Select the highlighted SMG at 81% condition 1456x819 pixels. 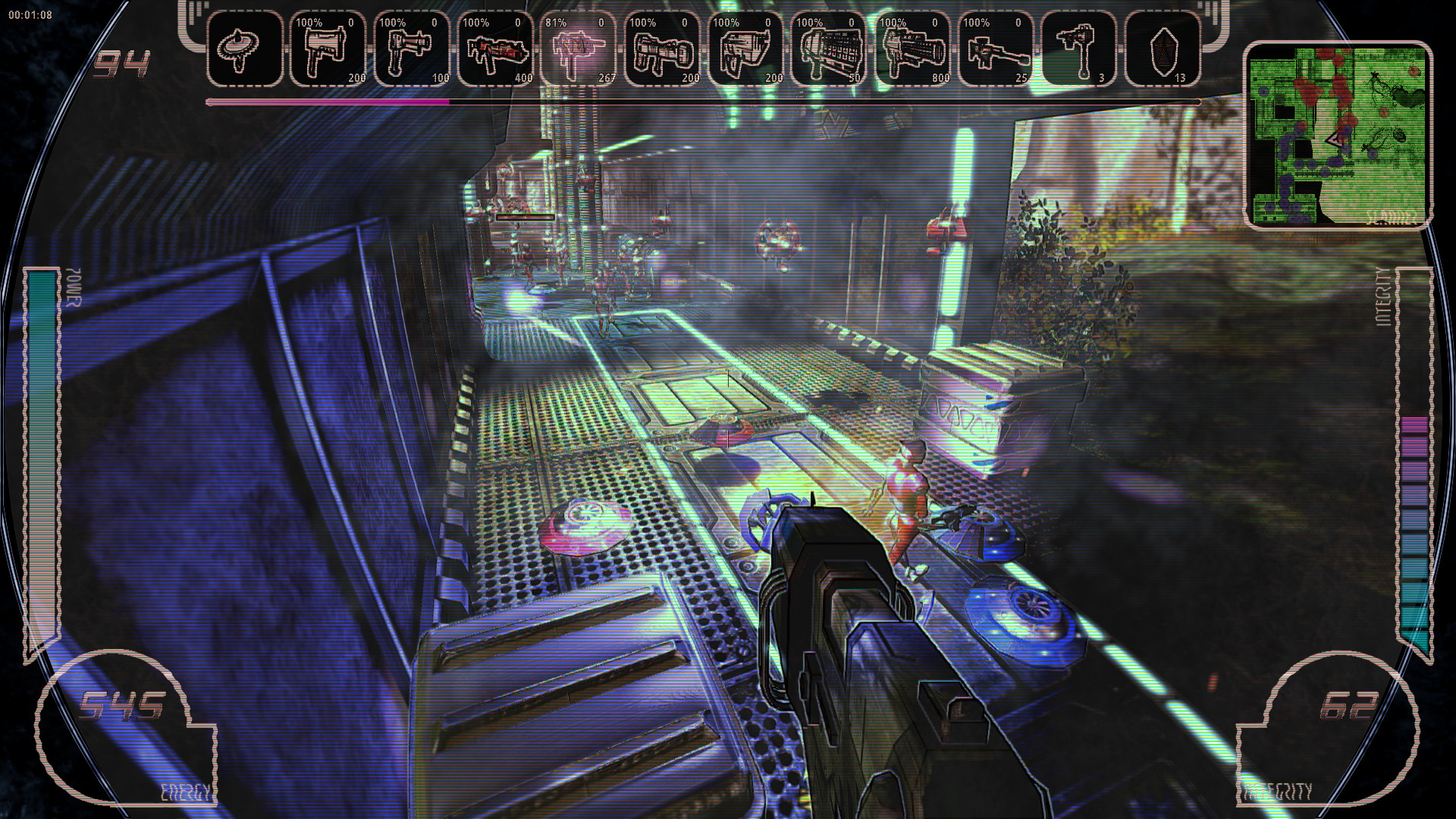(578, 49)
